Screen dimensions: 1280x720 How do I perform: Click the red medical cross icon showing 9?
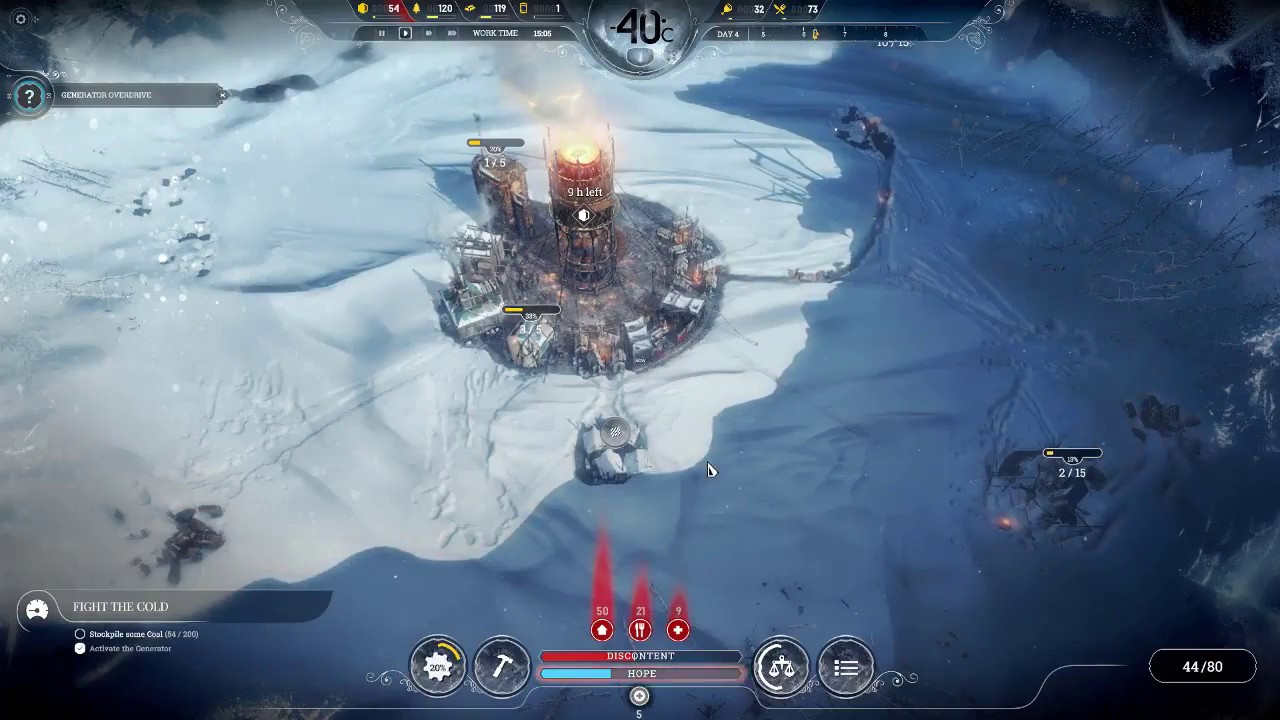click(x=678, y=629)
